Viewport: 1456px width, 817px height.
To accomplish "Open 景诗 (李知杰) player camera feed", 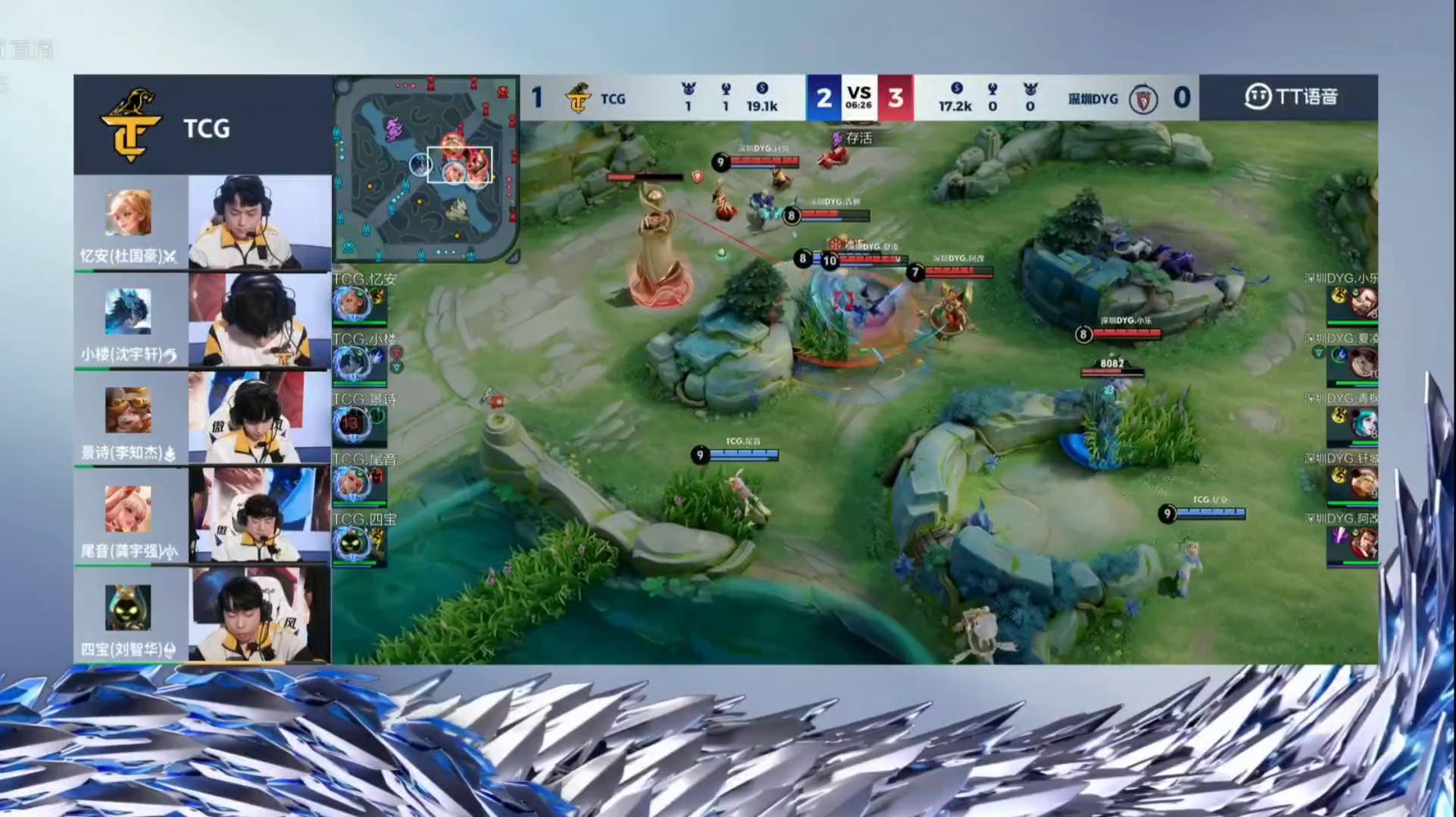I will (259, 418).
